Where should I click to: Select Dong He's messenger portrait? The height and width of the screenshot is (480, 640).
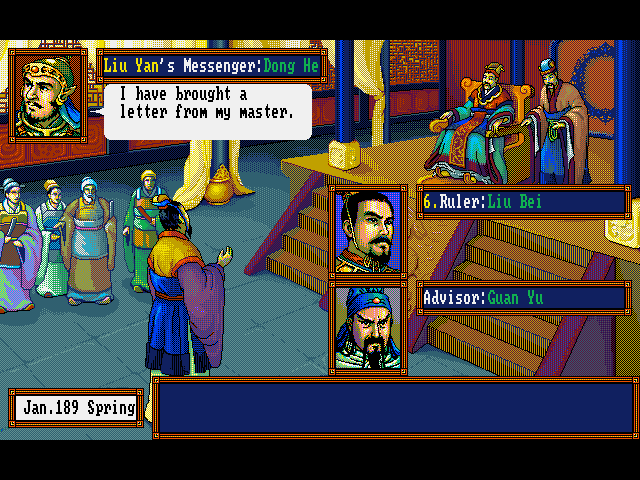click(47, 93)
